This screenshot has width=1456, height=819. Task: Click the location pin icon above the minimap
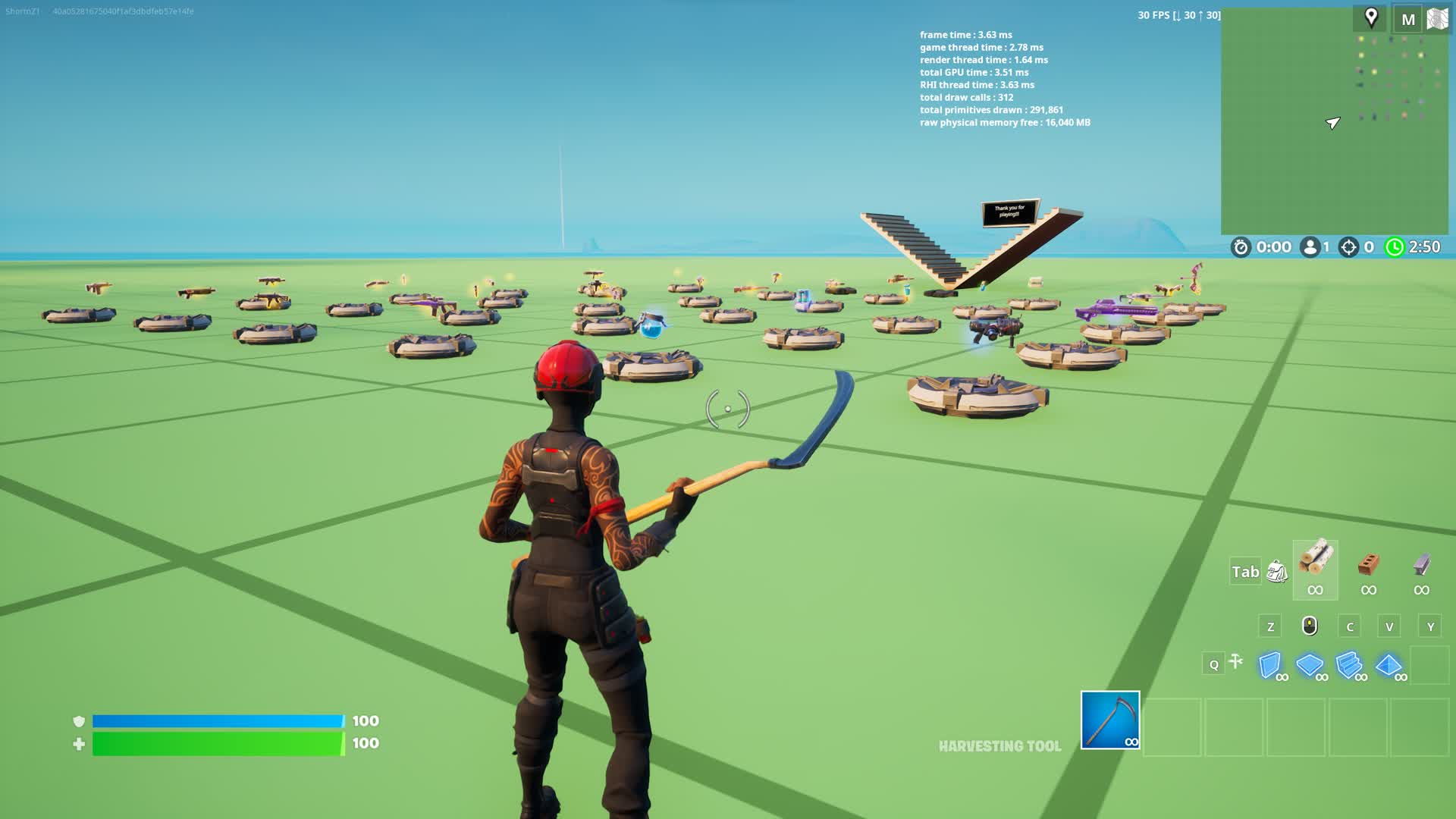point(1373,19)
